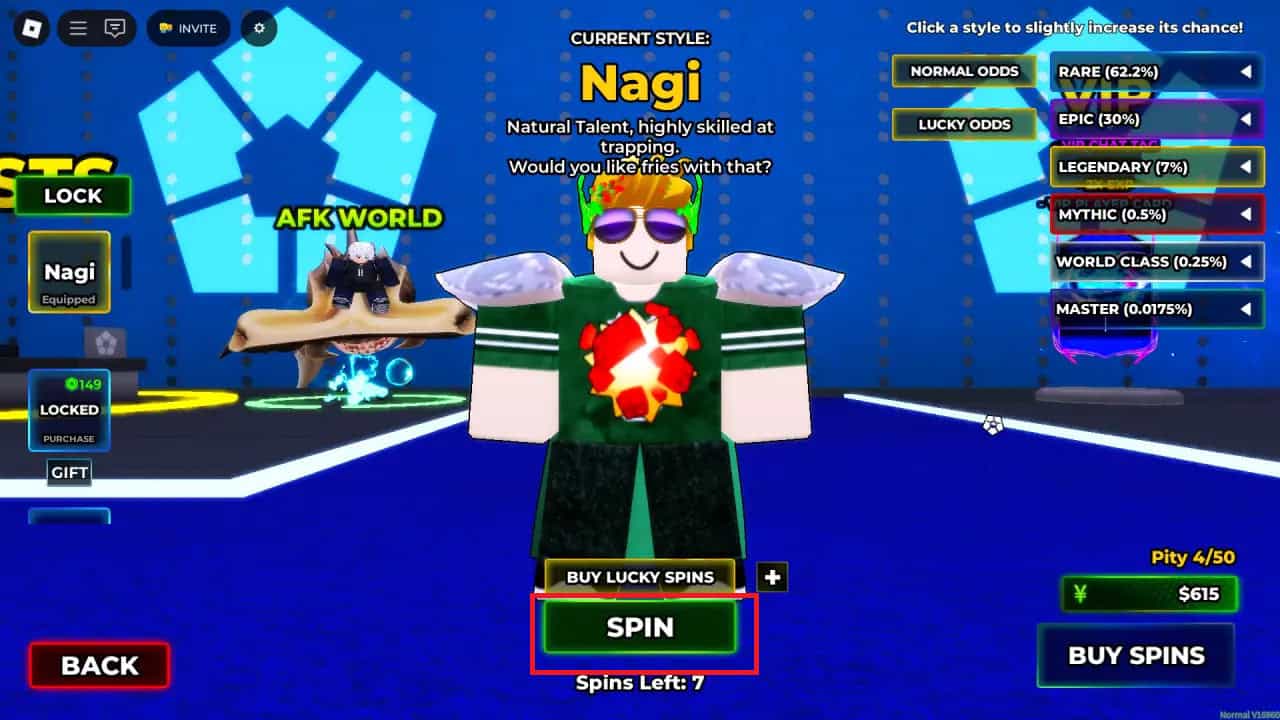This screenshot has width=1280, height=720.
Task: Switch to LUCKY ODDS mode
Action: pyautogui.click(x=963, y=124)
